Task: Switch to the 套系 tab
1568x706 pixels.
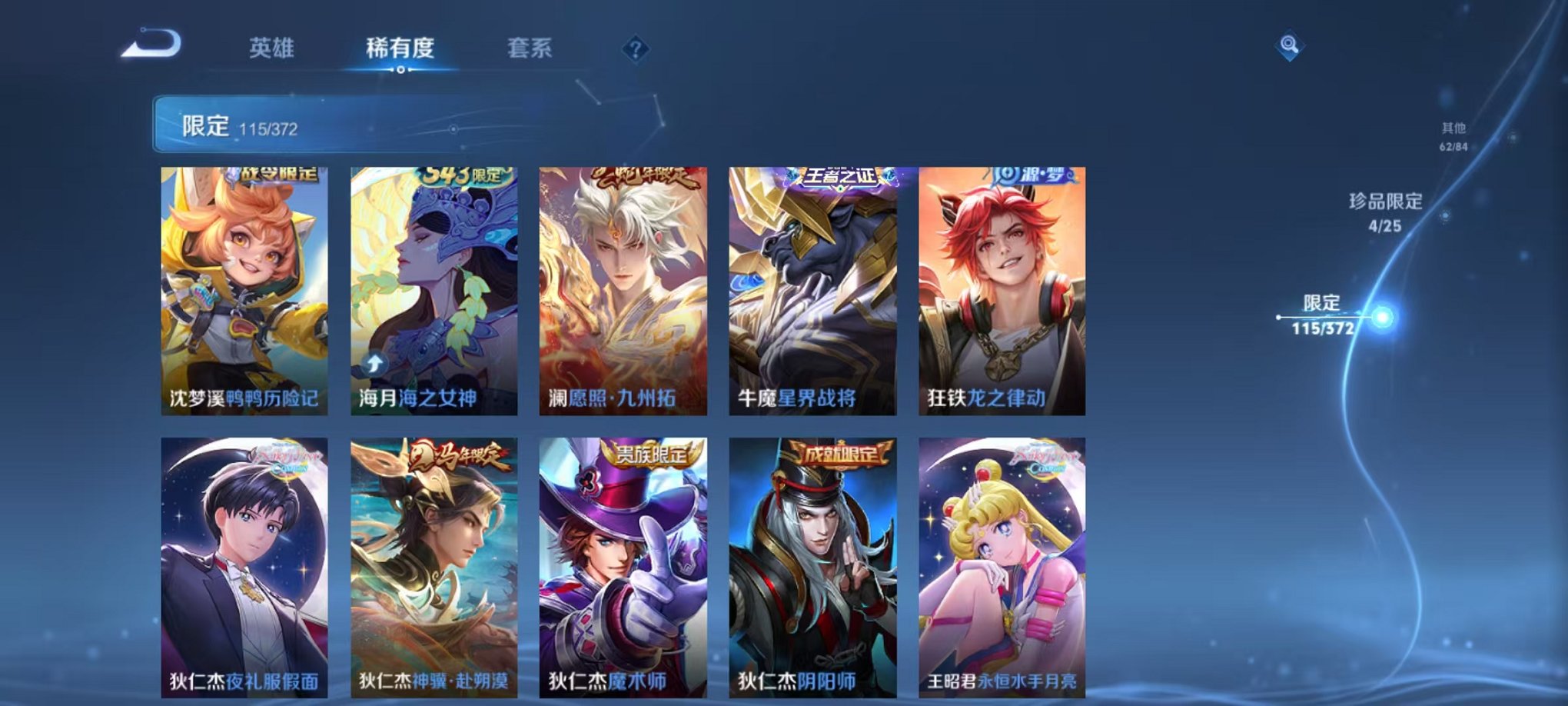Action: (x=527, y=48)
